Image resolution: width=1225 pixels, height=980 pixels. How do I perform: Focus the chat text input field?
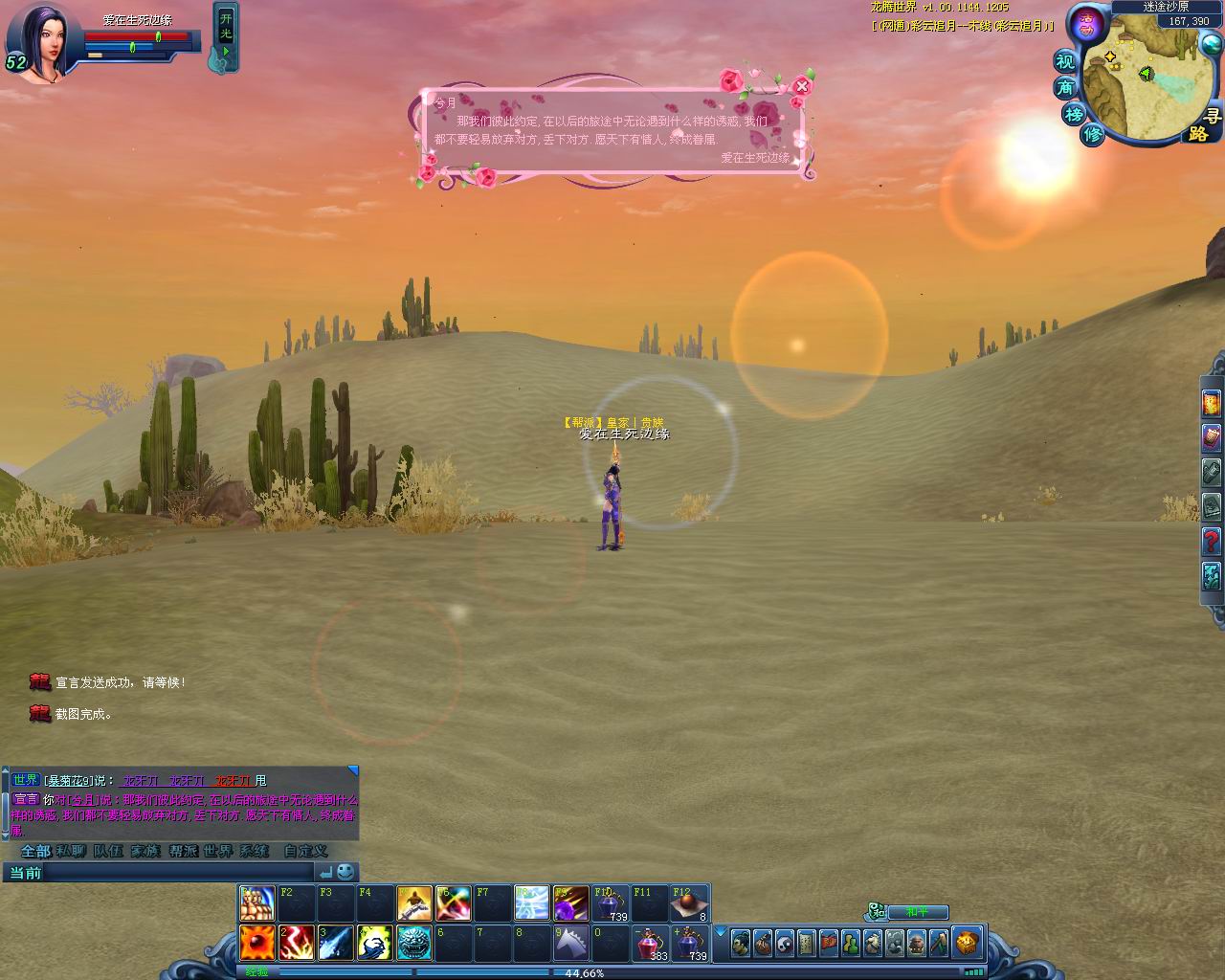[180, 872]
